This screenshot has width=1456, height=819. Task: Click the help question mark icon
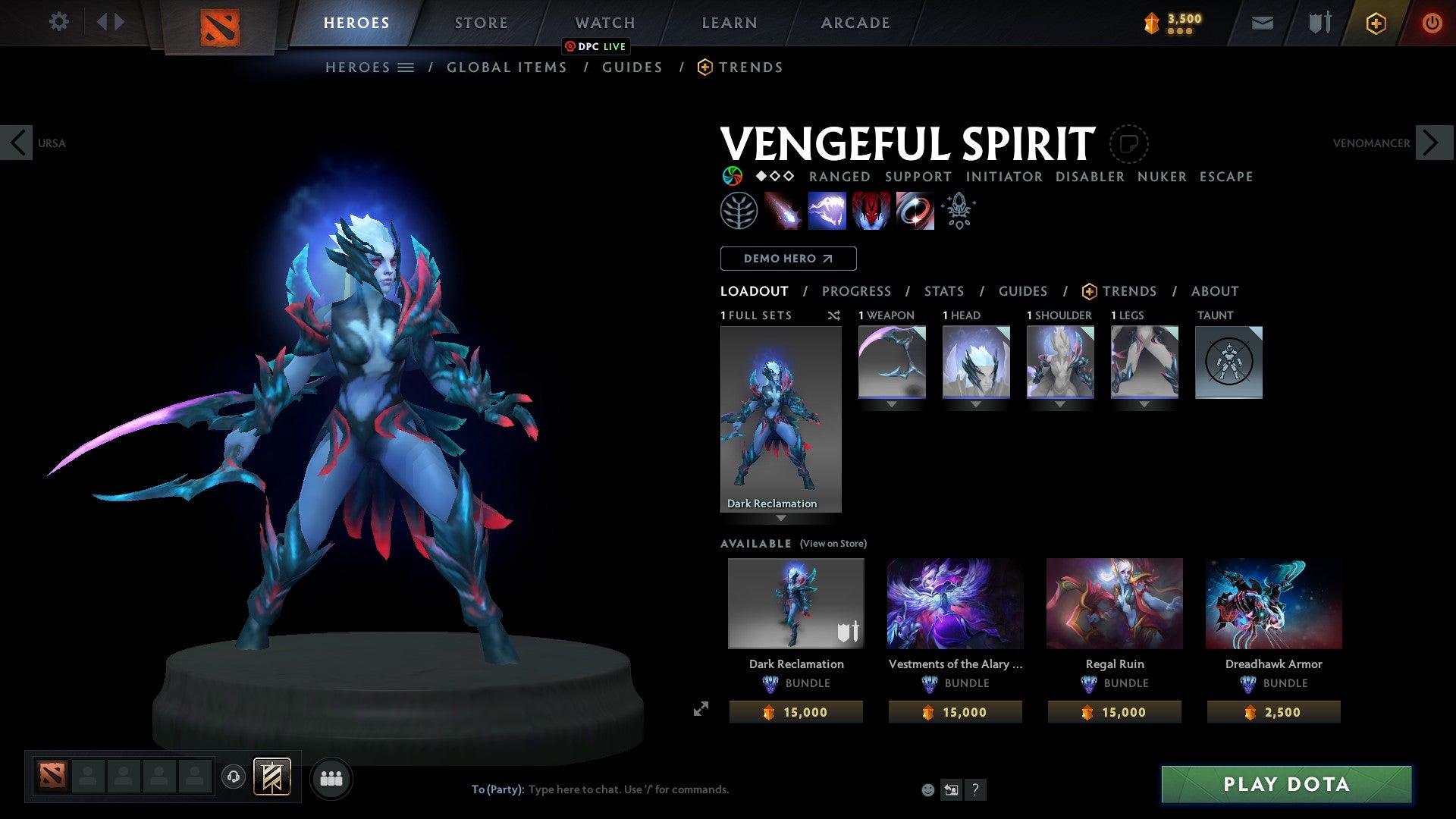[975, 789]
